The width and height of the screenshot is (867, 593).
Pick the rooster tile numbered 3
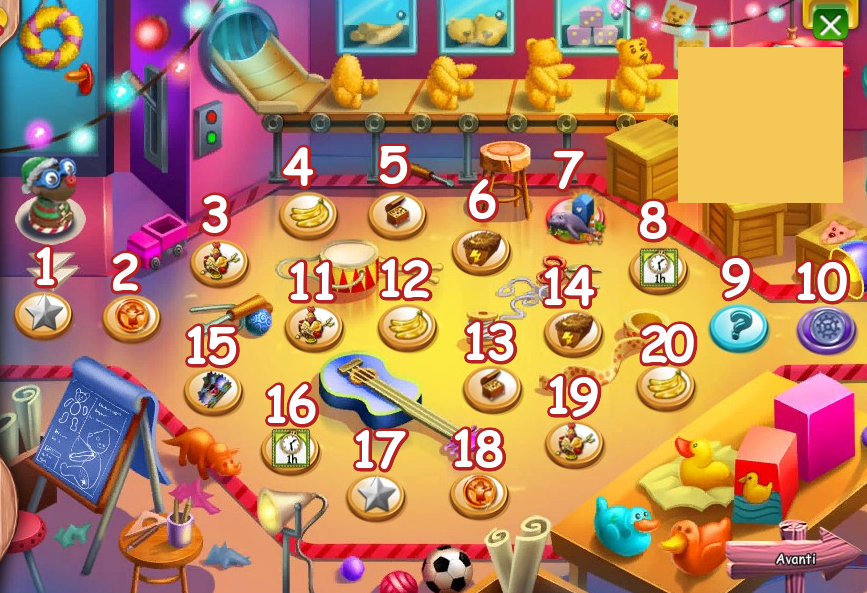click(x=219, y=263)
